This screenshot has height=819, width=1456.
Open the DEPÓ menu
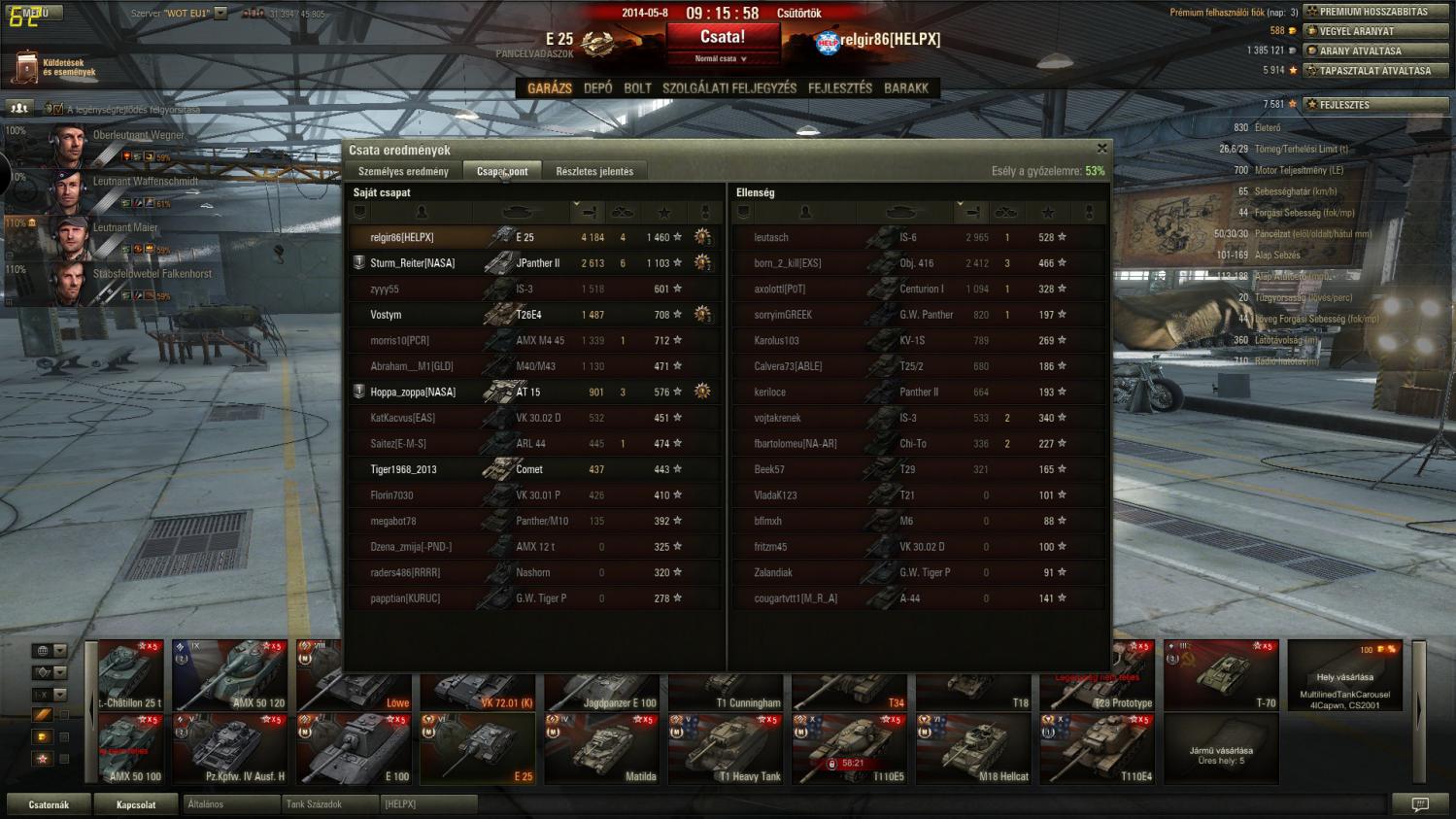[598, 88]
